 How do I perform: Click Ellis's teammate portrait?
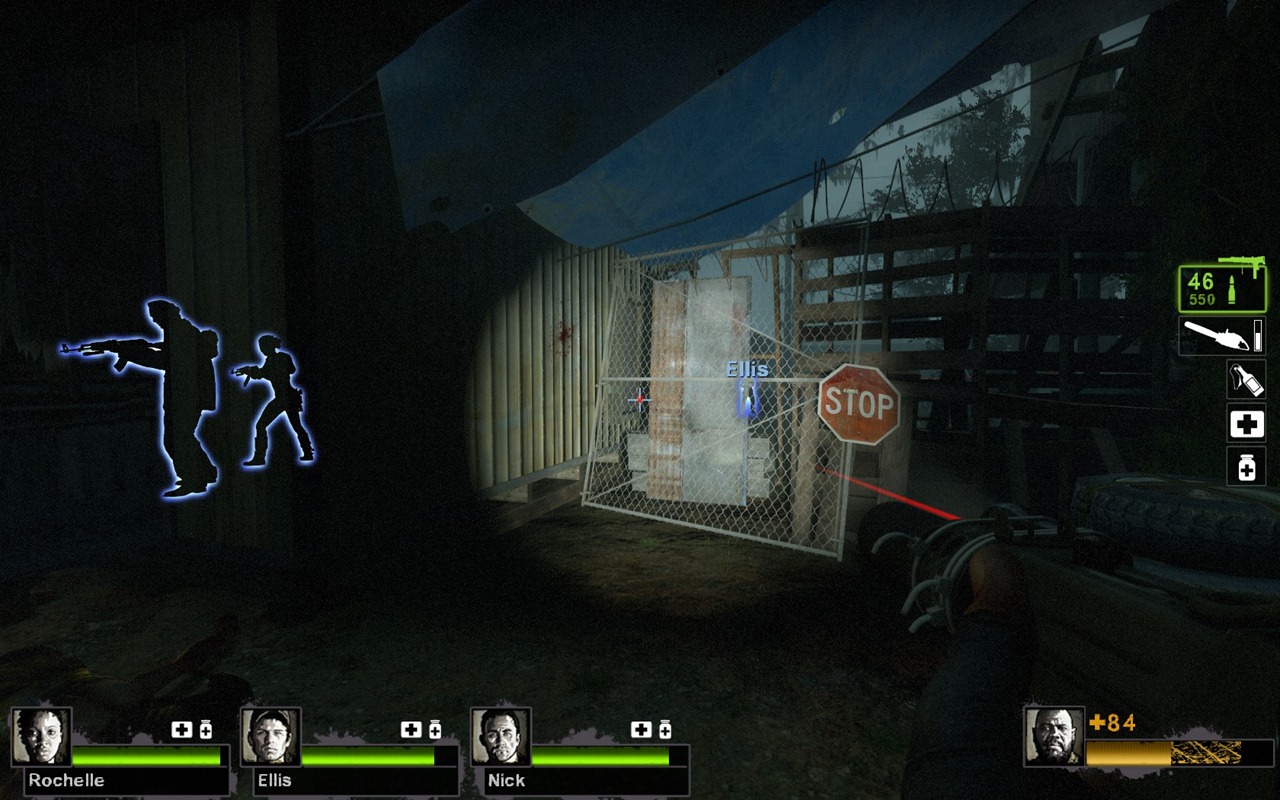click(x=271, y=737)
